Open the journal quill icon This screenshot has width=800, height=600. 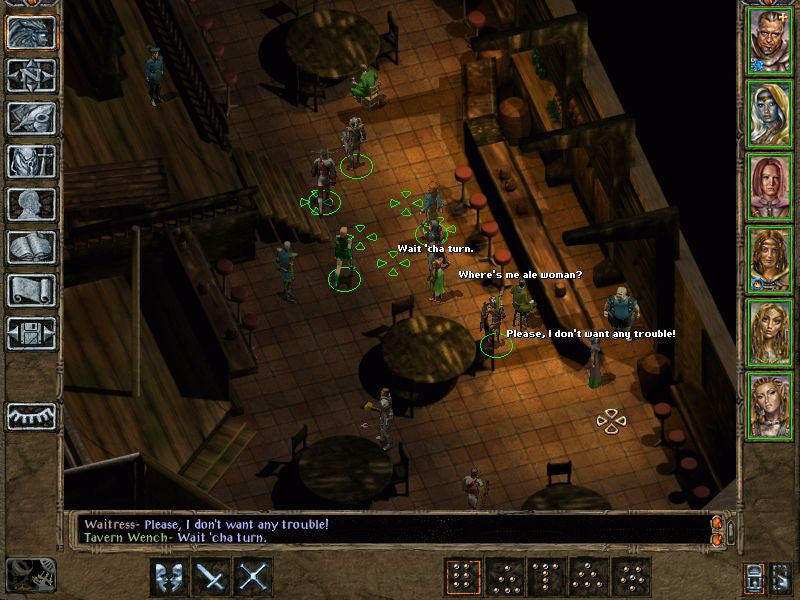tap(31, 118)
